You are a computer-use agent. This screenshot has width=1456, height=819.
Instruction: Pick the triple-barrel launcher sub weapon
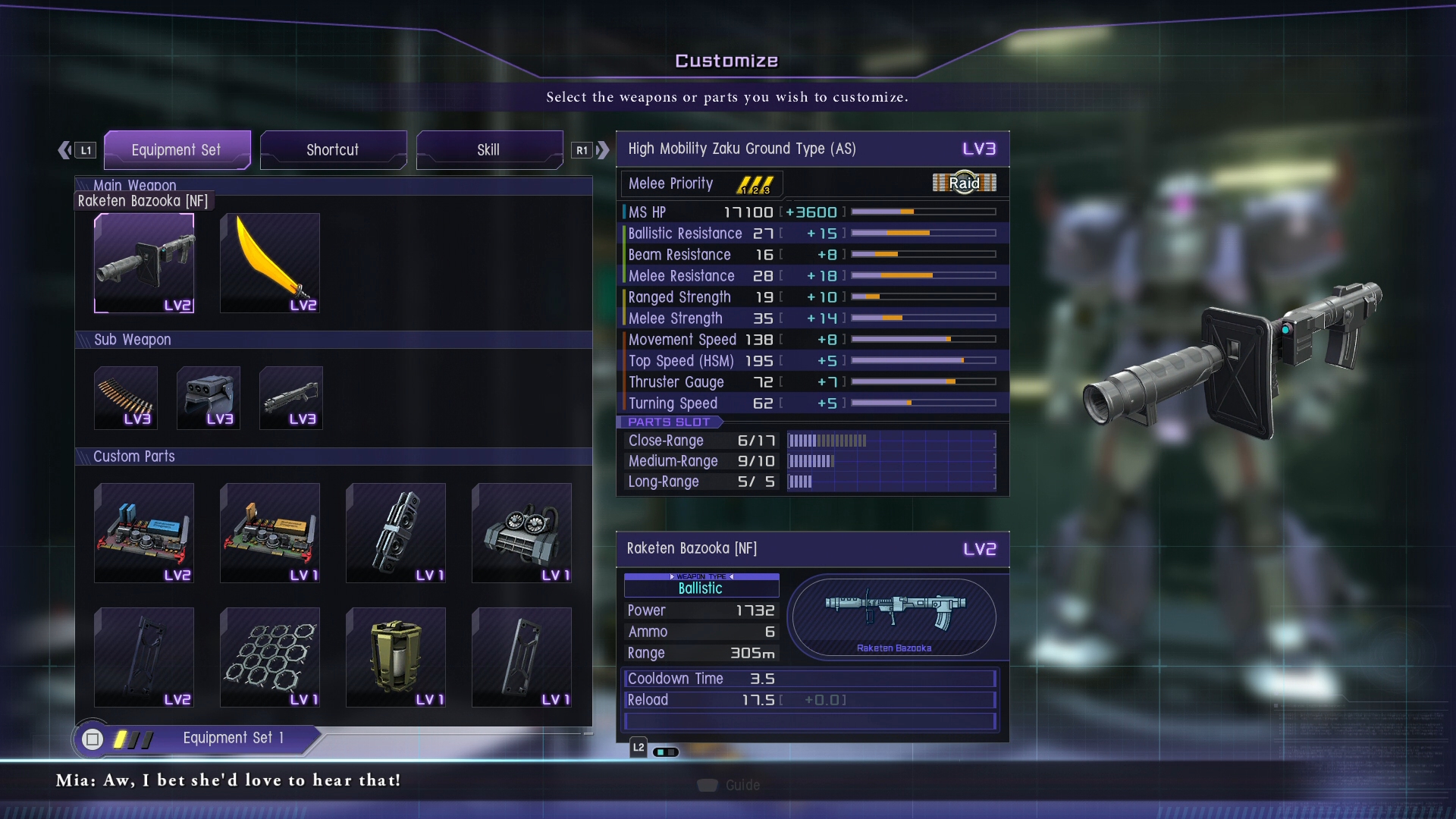[209, 398]
